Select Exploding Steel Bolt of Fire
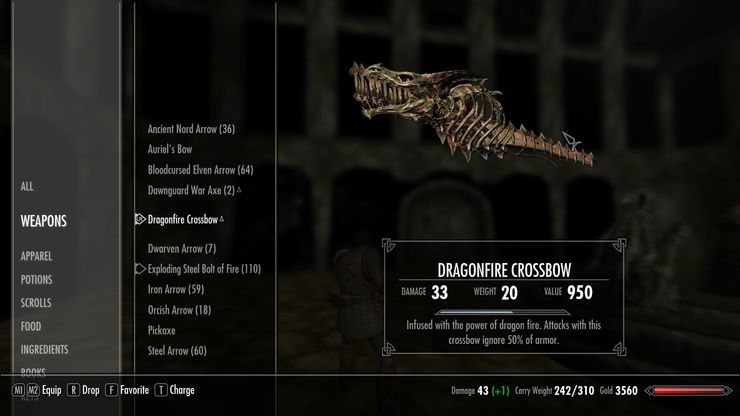 click(x=204, y=269)
